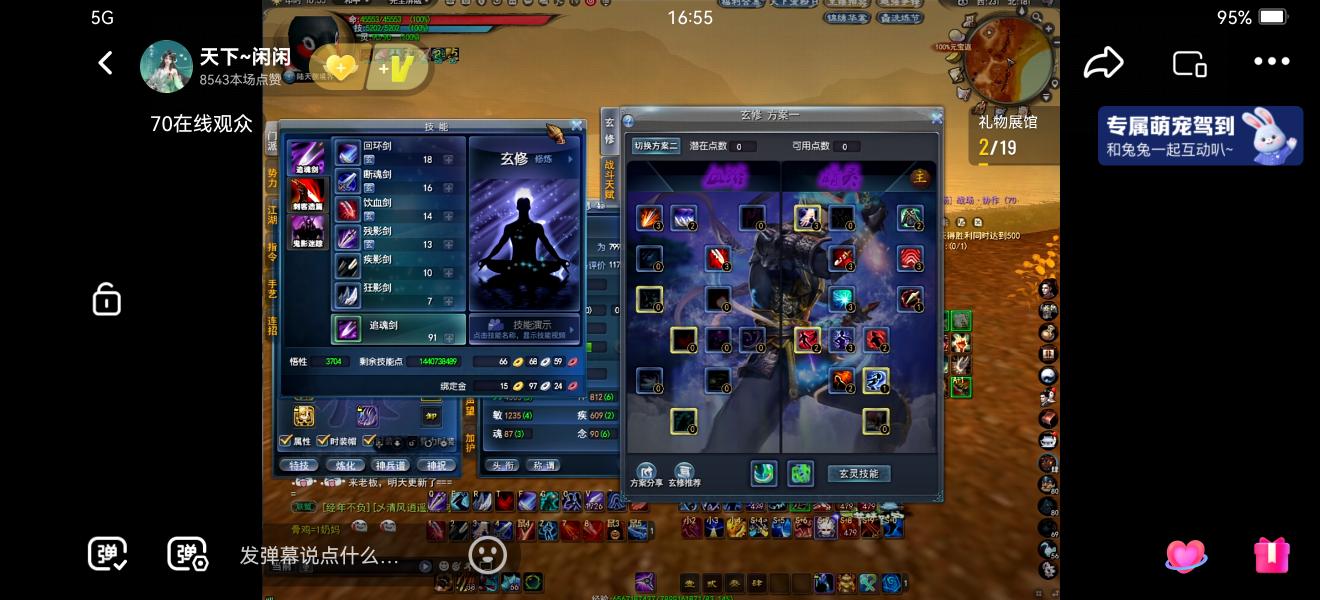Image resolution: width=1320 pixels, height=600 pixels.
Task: Select the 回环剑 skill row
Action: [398, 152]
